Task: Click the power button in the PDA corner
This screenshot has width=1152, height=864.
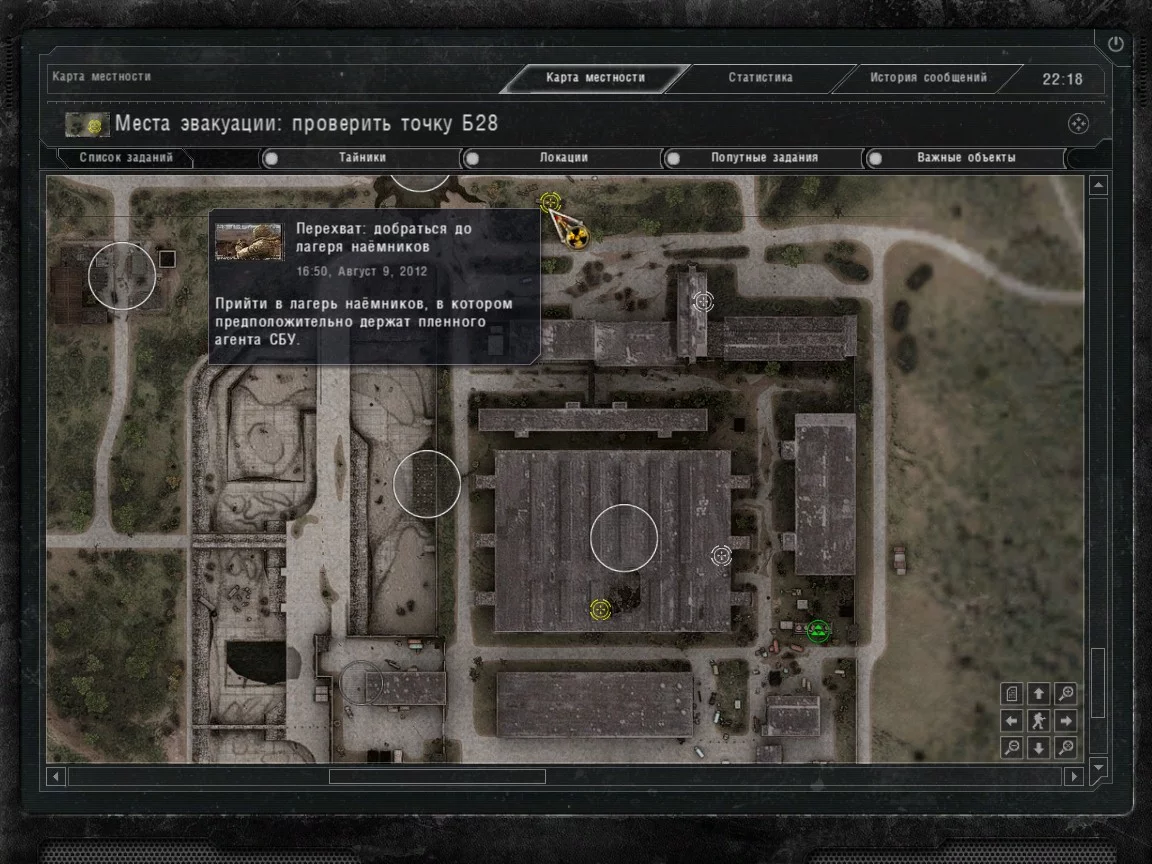Action: pyautogui.click(x=1115, y=45)
